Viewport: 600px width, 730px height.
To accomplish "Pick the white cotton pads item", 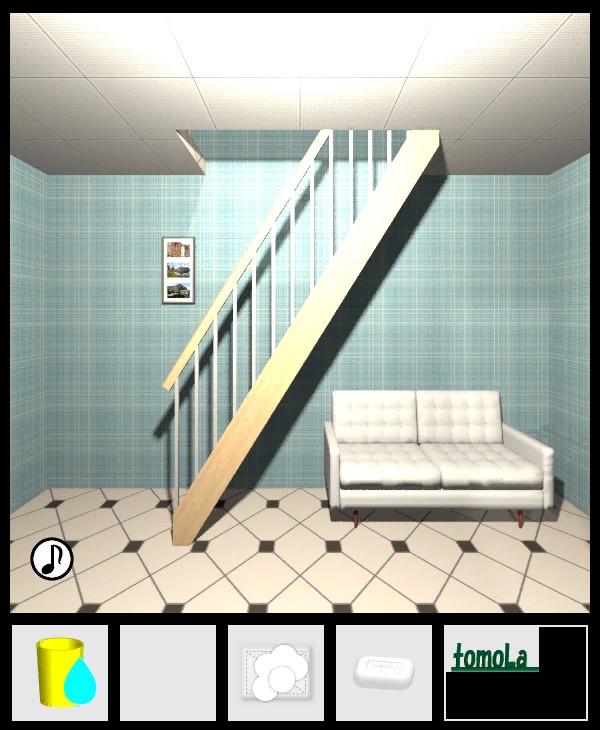I will (x=276, y=673).
